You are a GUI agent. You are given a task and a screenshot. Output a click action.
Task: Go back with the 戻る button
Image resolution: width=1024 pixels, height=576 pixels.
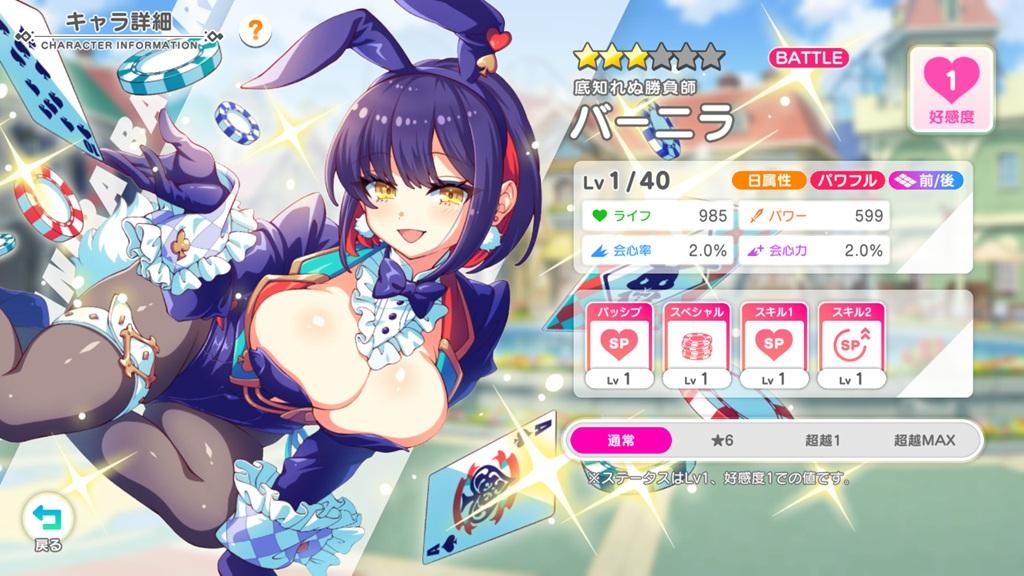47,522
